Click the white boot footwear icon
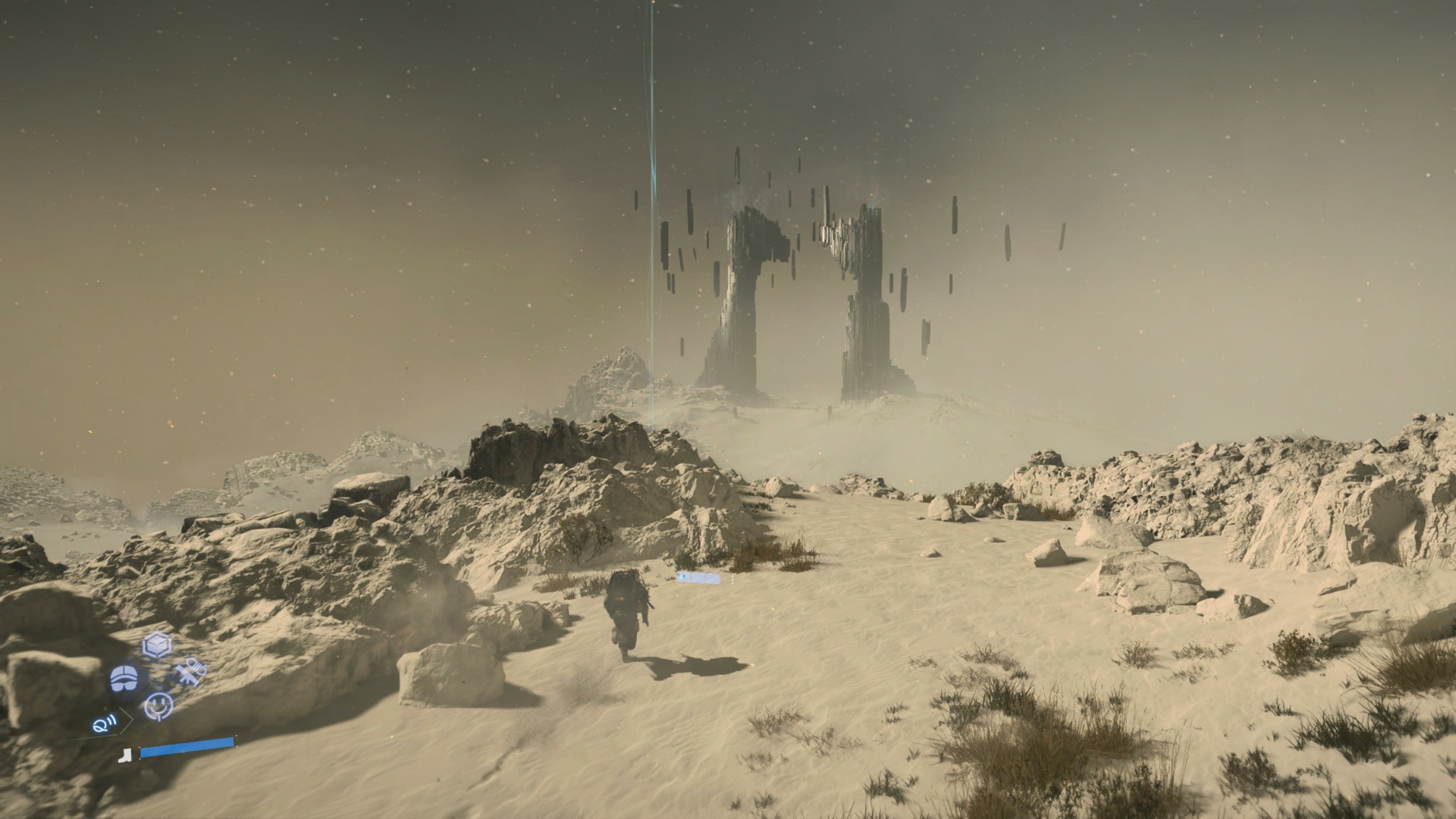 coord(127,756)
